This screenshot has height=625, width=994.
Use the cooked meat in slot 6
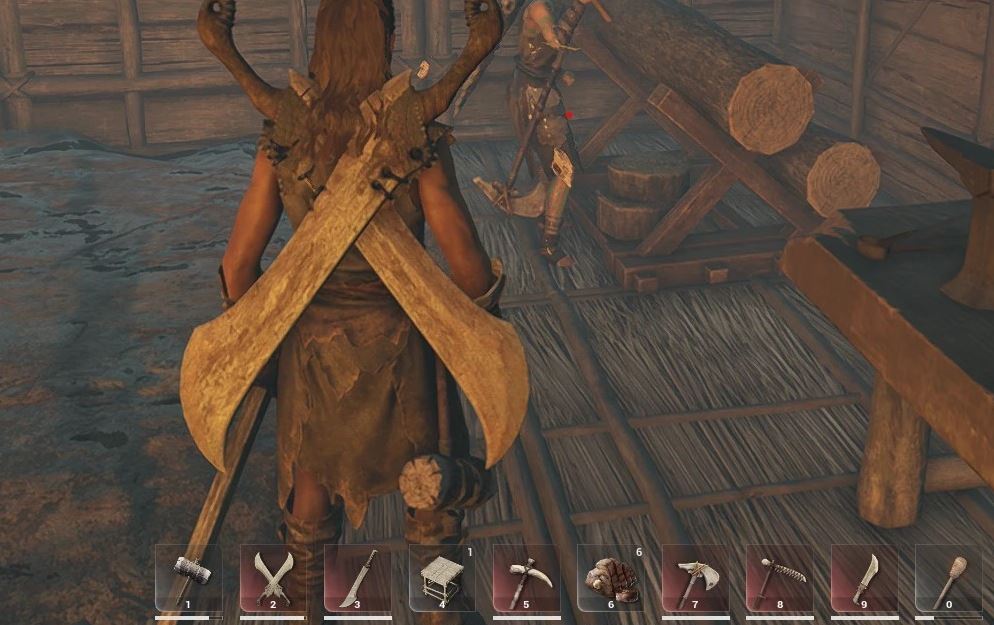tap(611, 577)
